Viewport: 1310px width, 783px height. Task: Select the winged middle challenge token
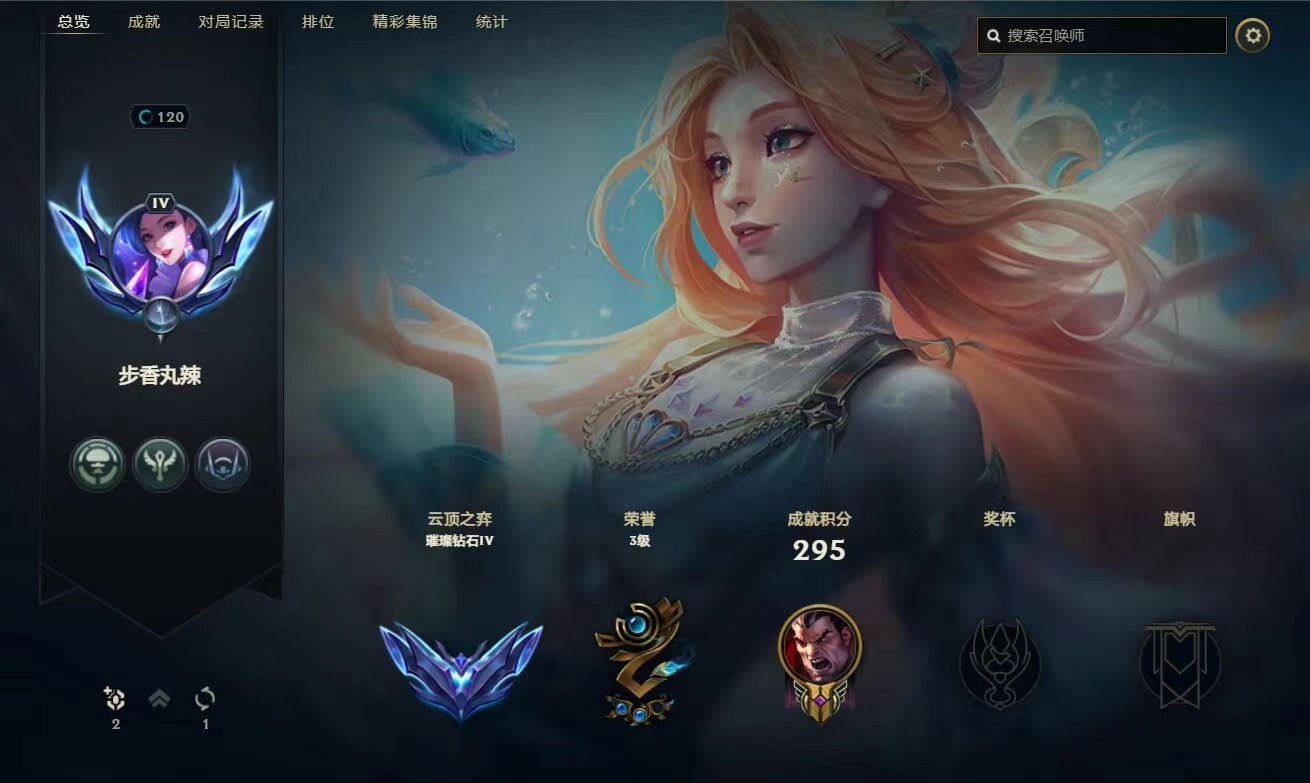click(160, 465)
